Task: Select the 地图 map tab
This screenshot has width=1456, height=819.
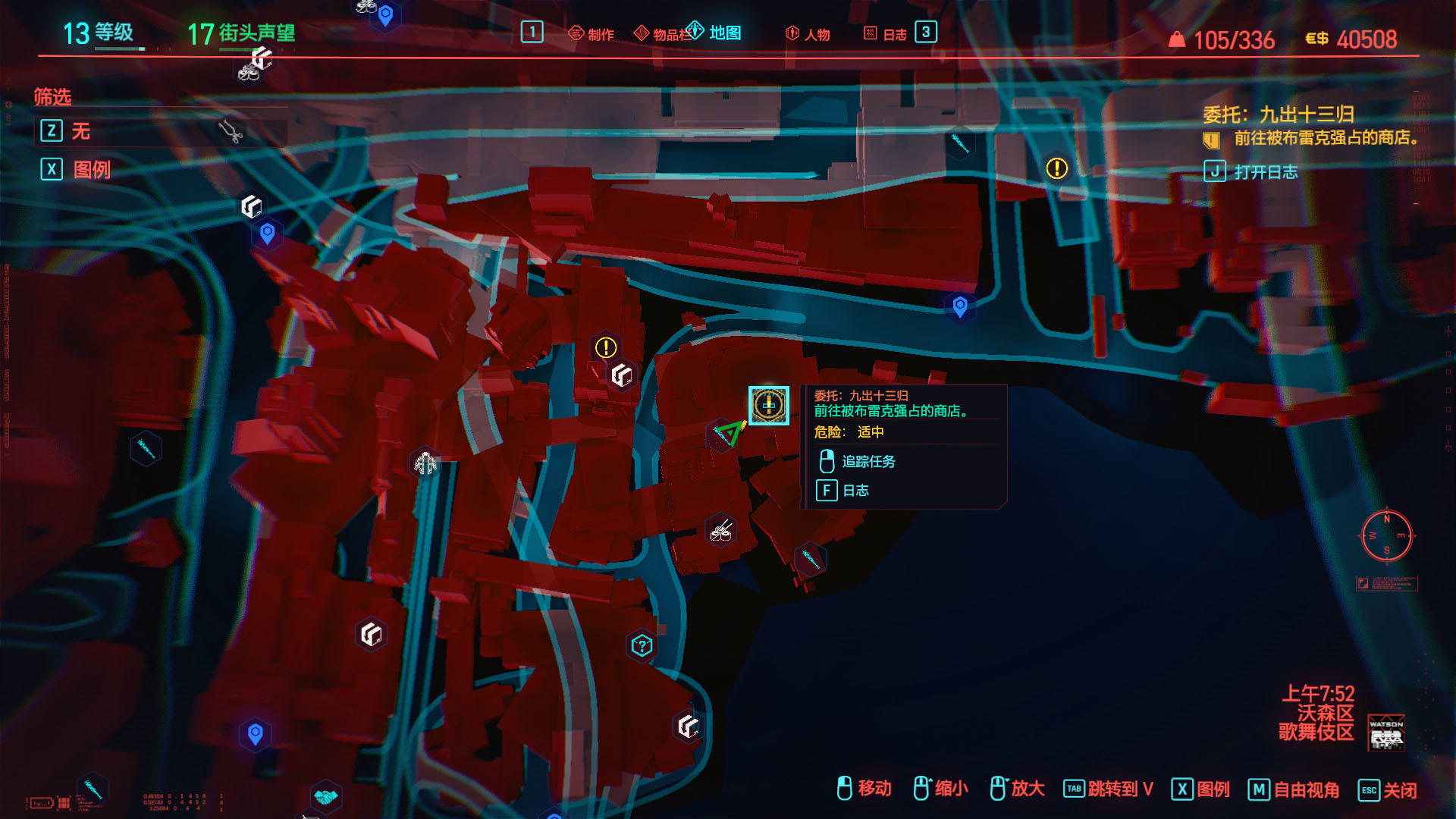Action: point(715,33)
